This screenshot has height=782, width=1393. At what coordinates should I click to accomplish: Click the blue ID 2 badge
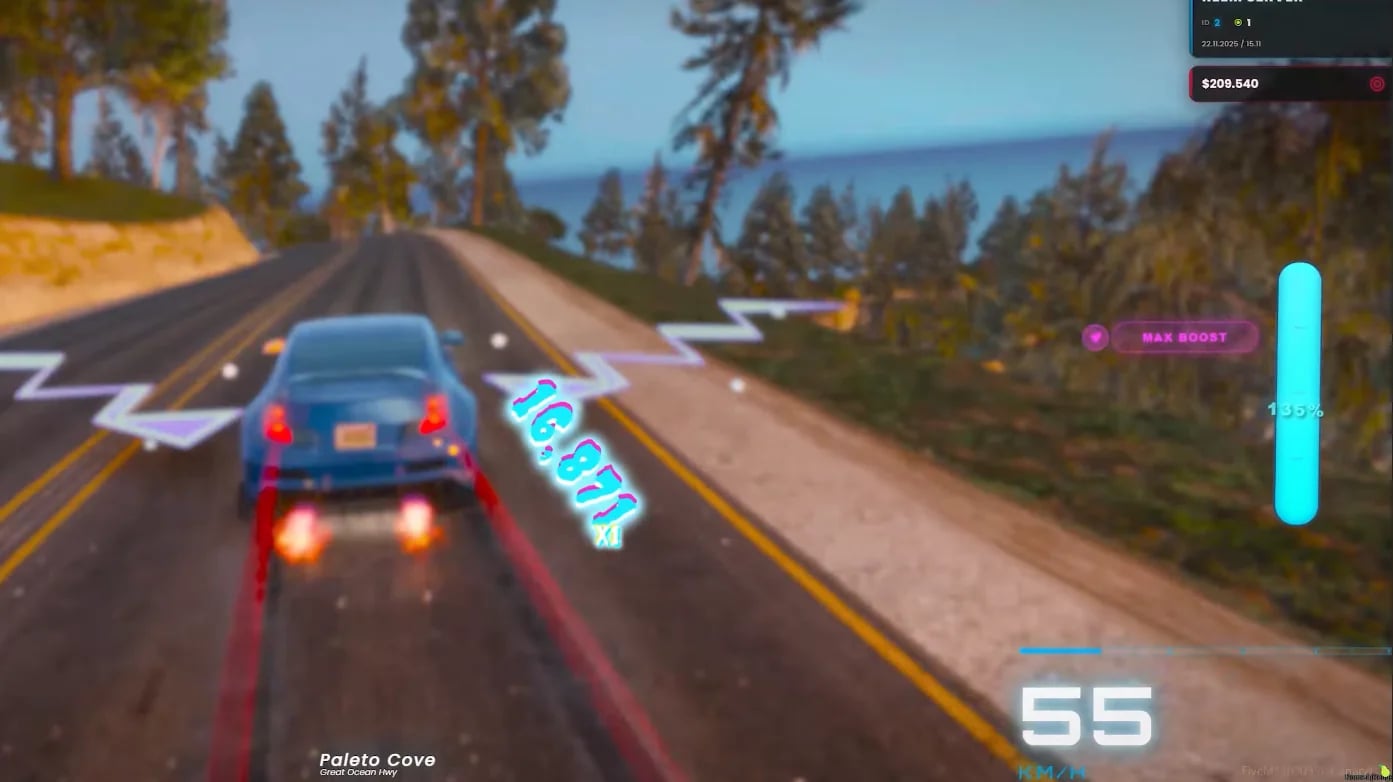click(x=1217, y=22)
